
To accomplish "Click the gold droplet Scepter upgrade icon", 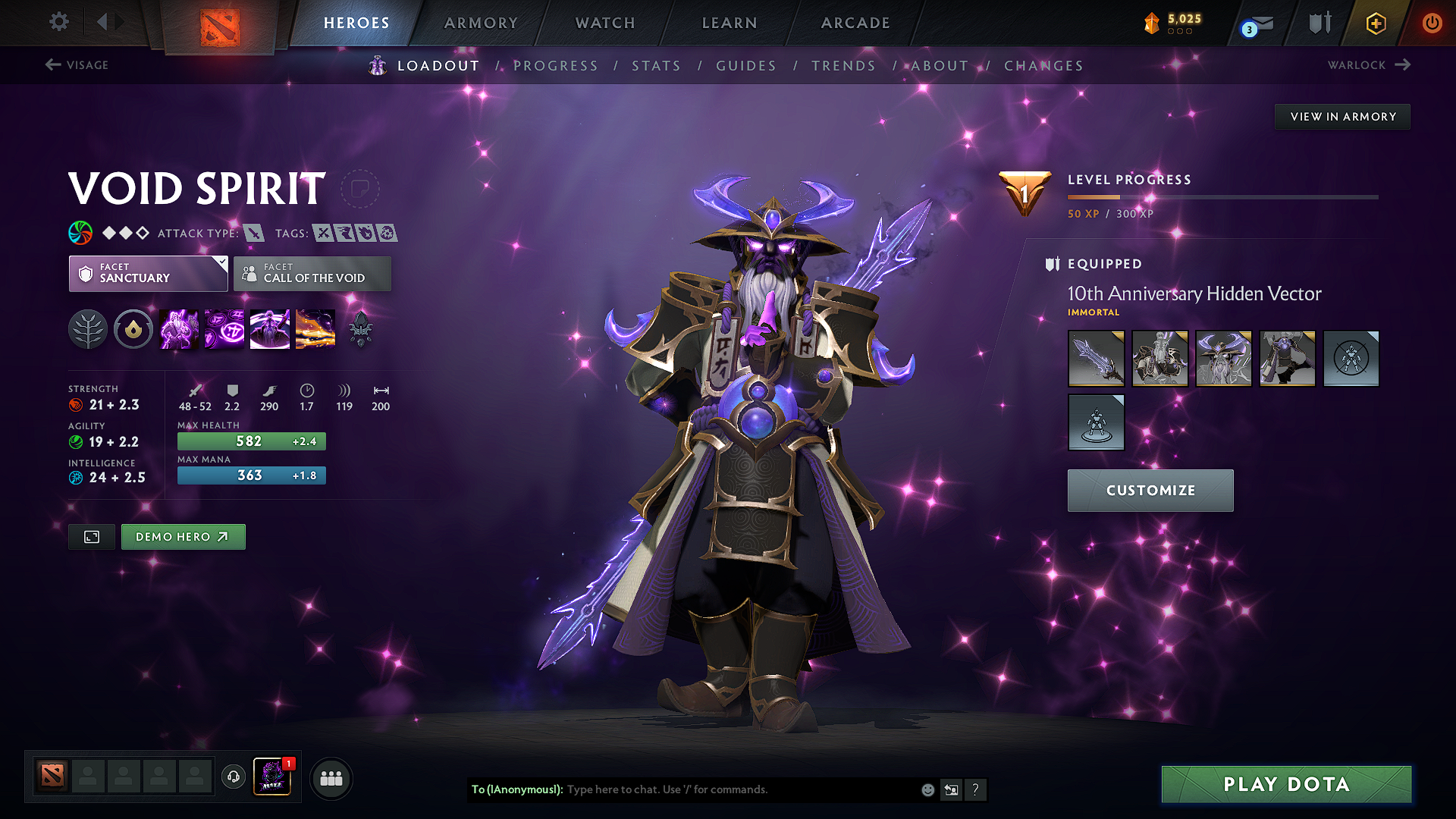I will 133,328.
